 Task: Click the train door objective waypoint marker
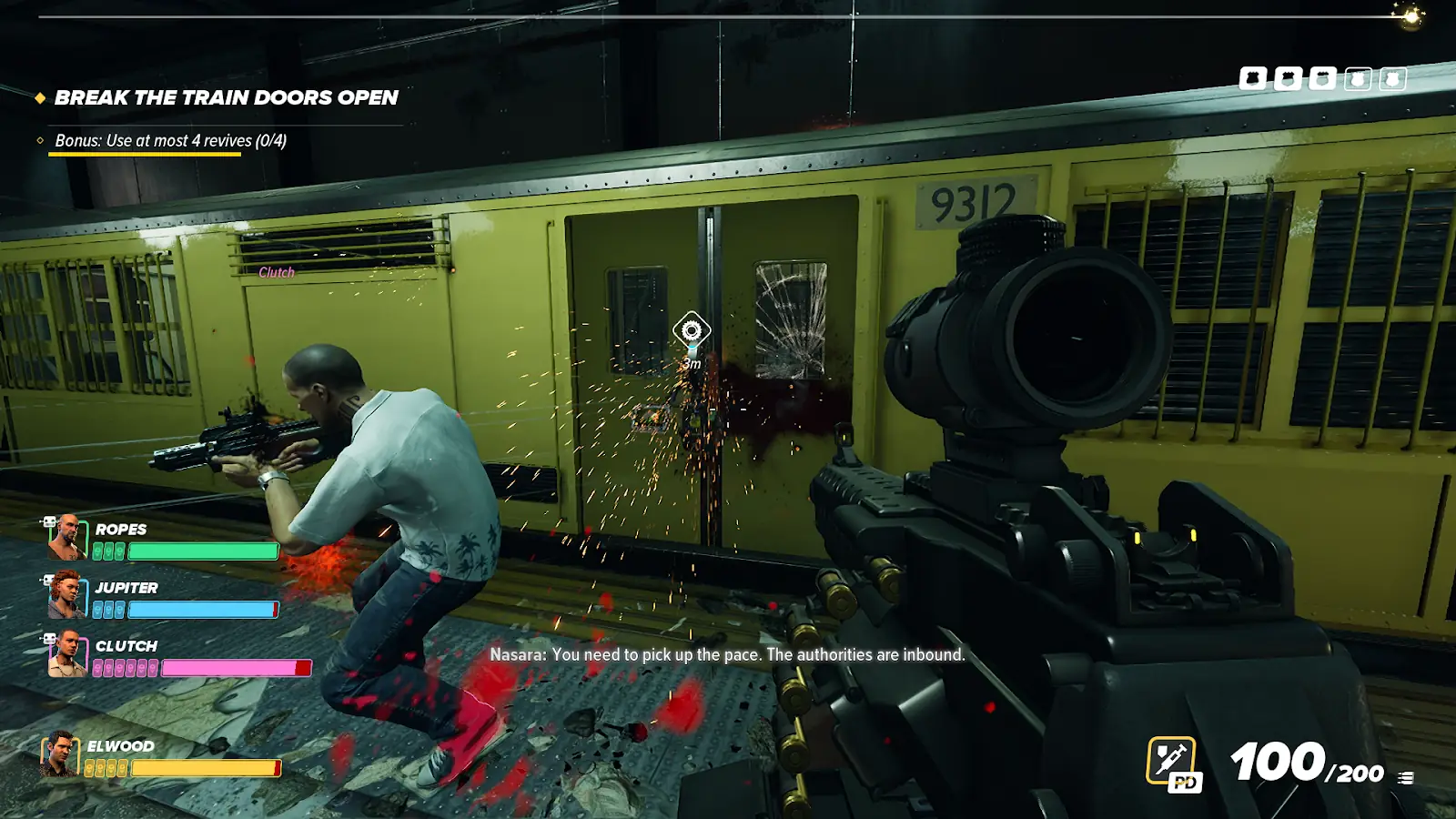pos(692,330)
